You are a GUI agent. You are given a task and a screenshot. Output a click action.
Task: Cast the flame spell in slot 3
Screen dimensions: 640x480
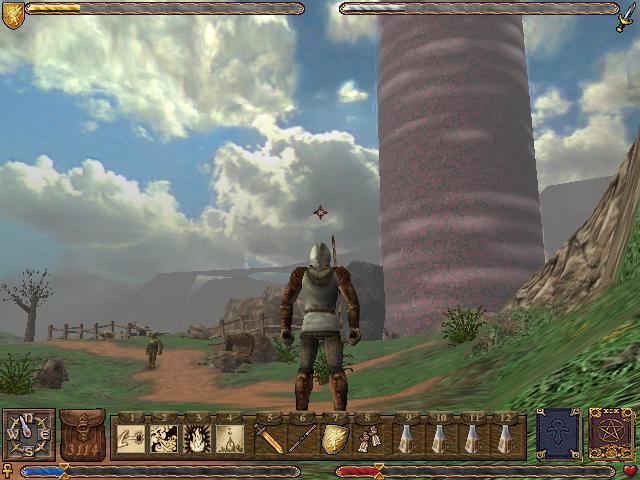[x=197, y=438]
